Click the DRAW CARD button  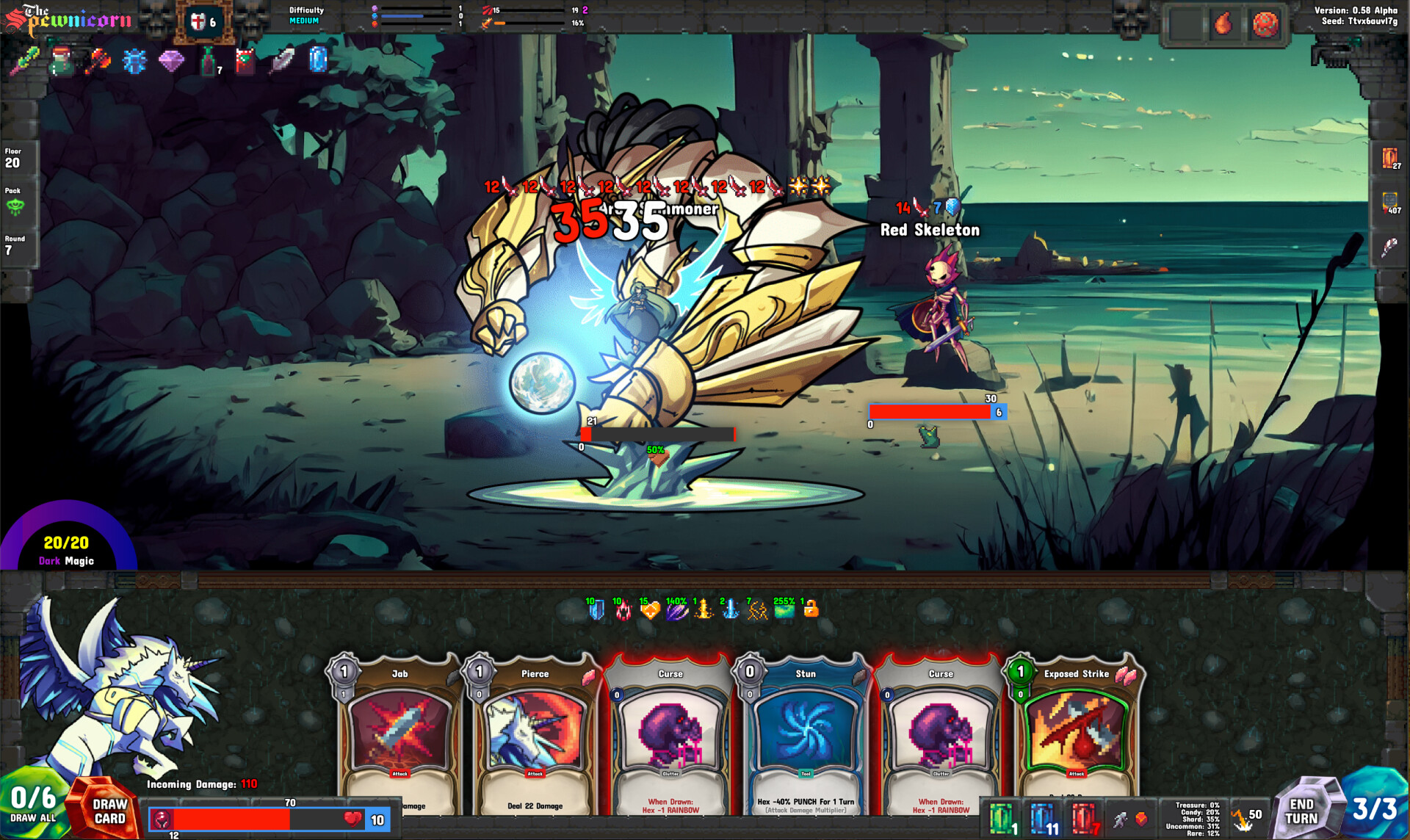point(108,811)
